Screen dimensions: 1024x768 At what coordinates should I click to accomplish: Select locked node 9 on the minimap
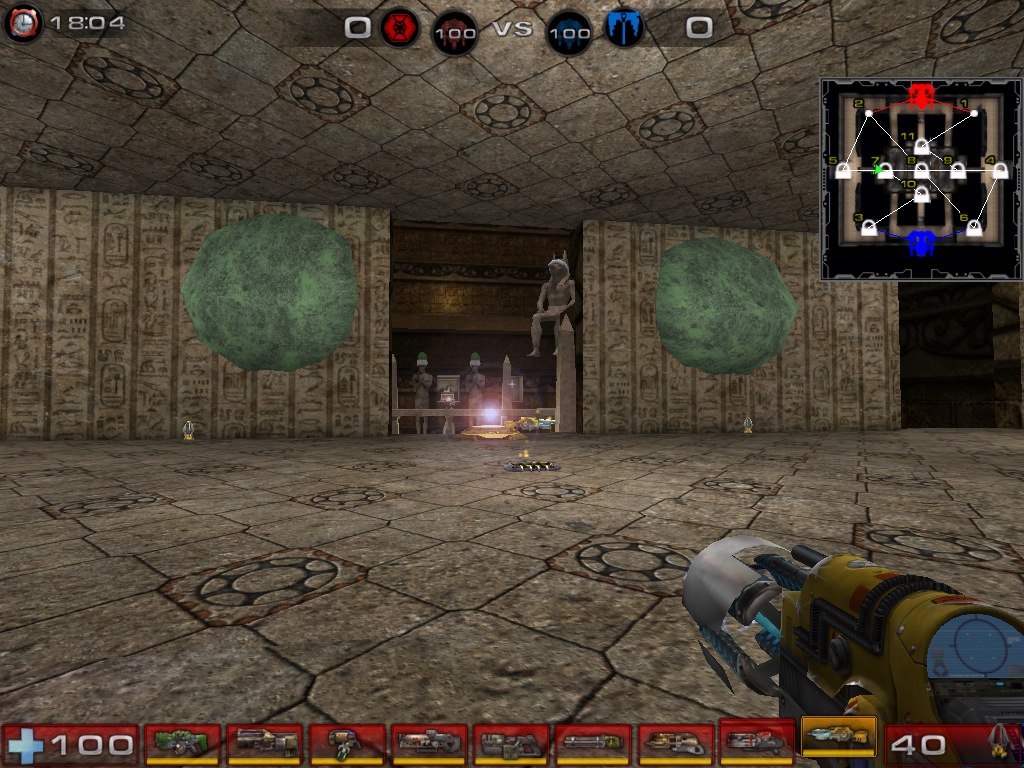[957, 171]
